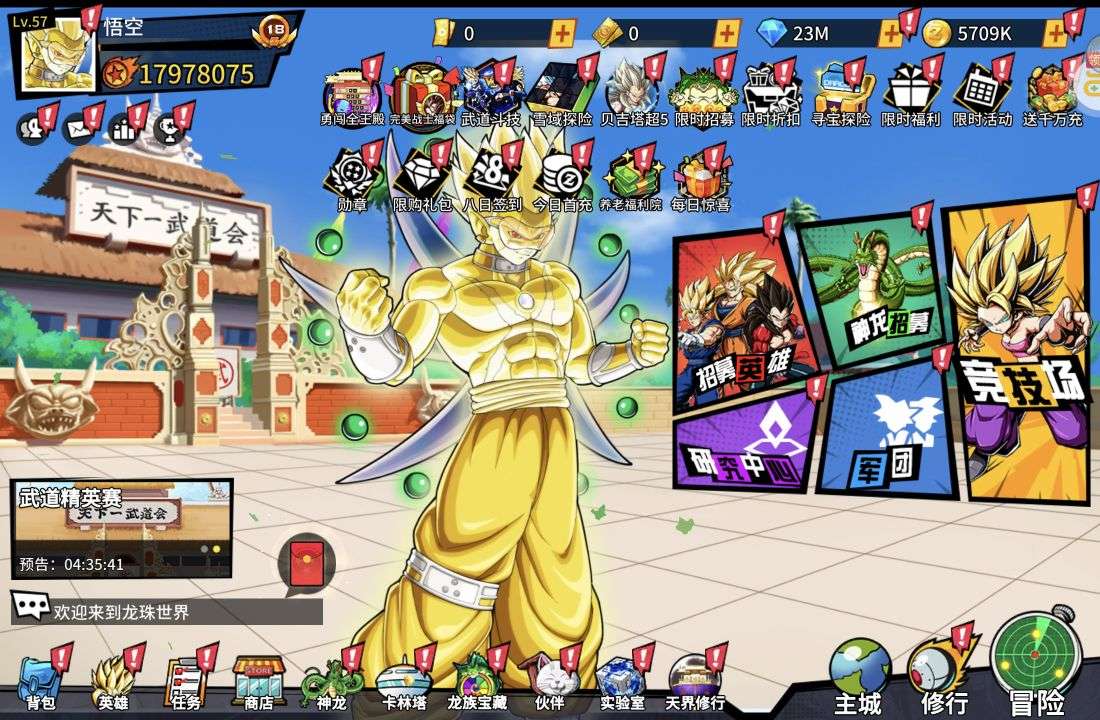Open the 伙伴 partner menu

tap(549, 681)
